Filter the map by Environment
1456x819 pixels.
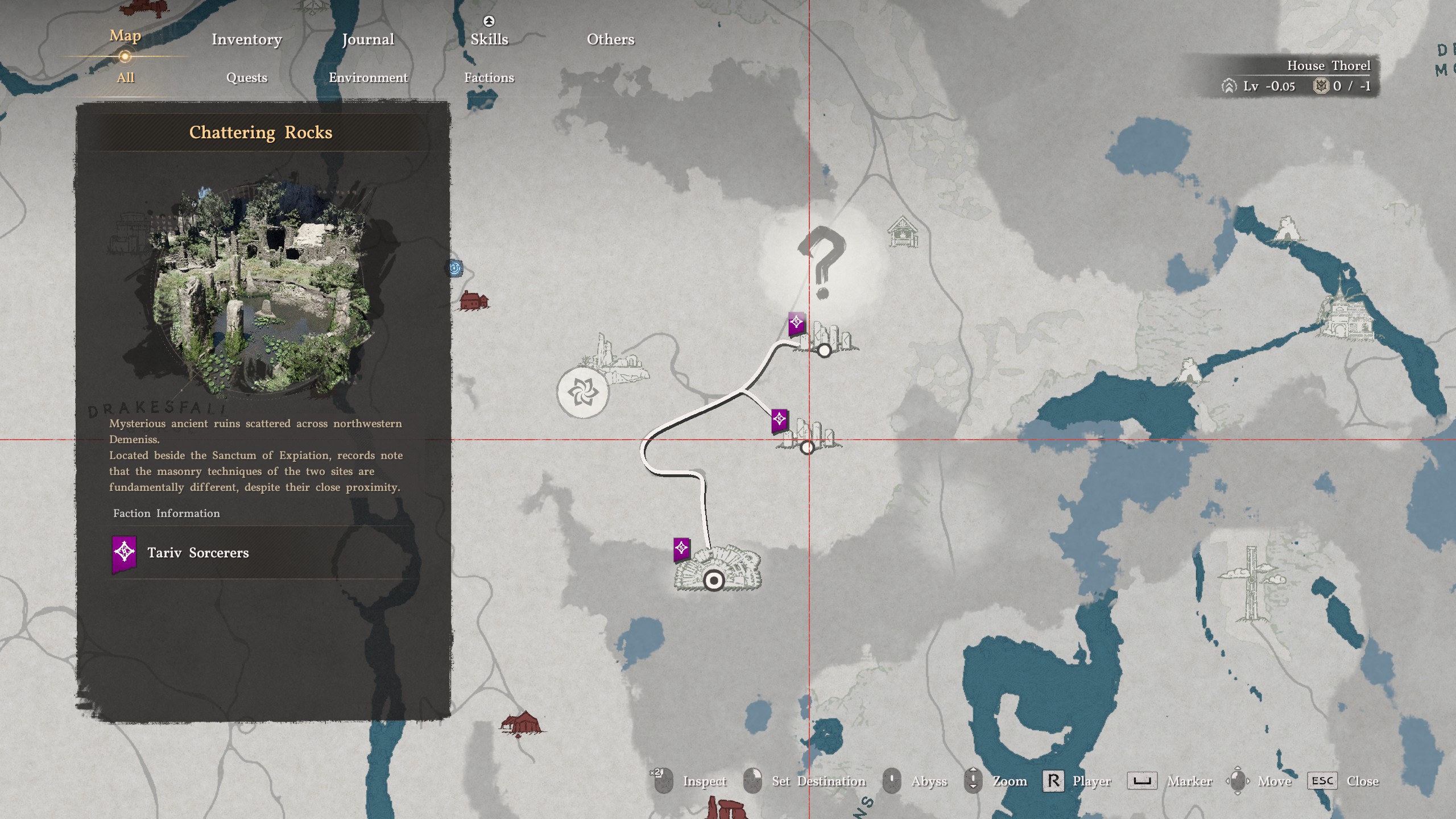pos(368,77)
